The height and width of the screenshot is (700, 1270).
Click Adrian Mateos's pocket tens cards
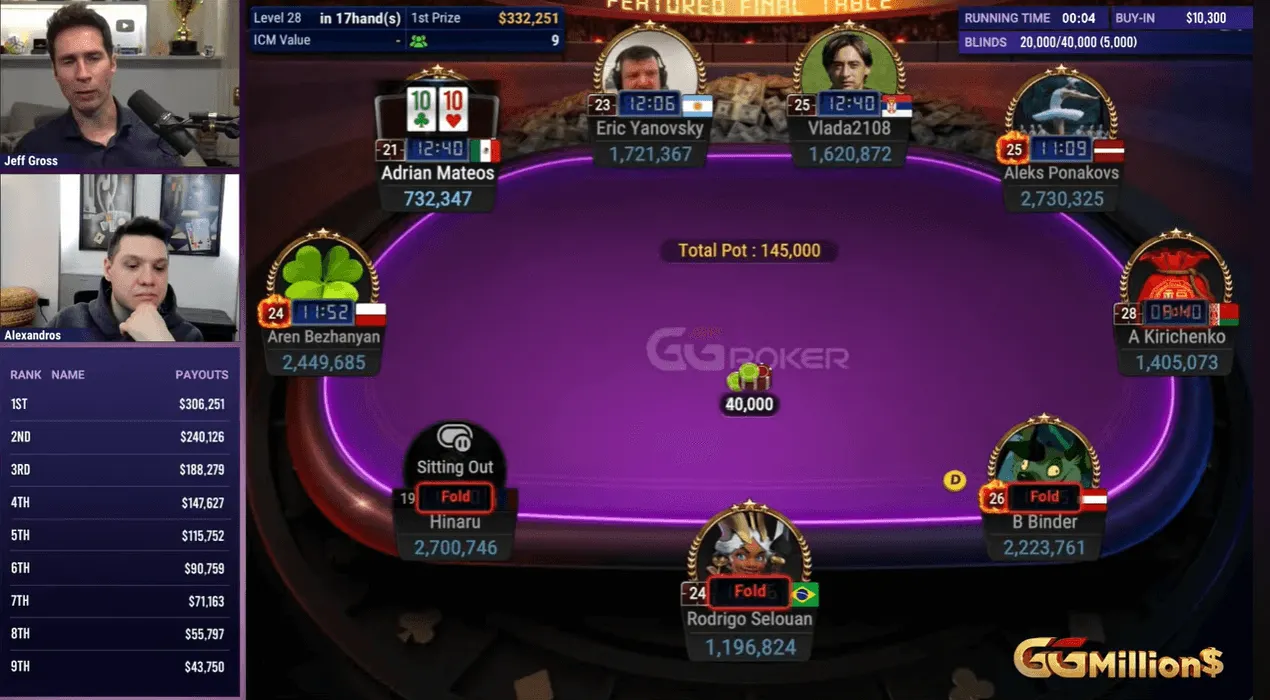pos(438,110)
